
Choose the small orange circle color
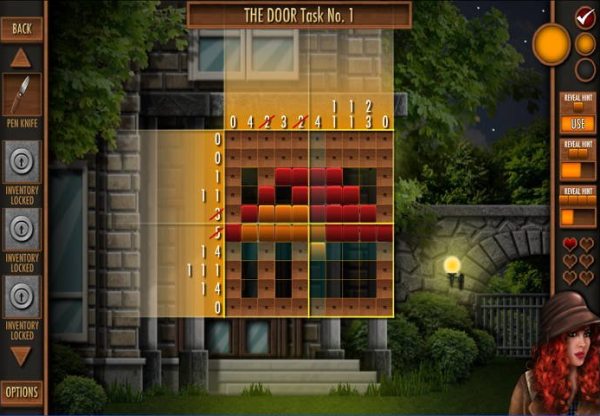coord(586,44)
